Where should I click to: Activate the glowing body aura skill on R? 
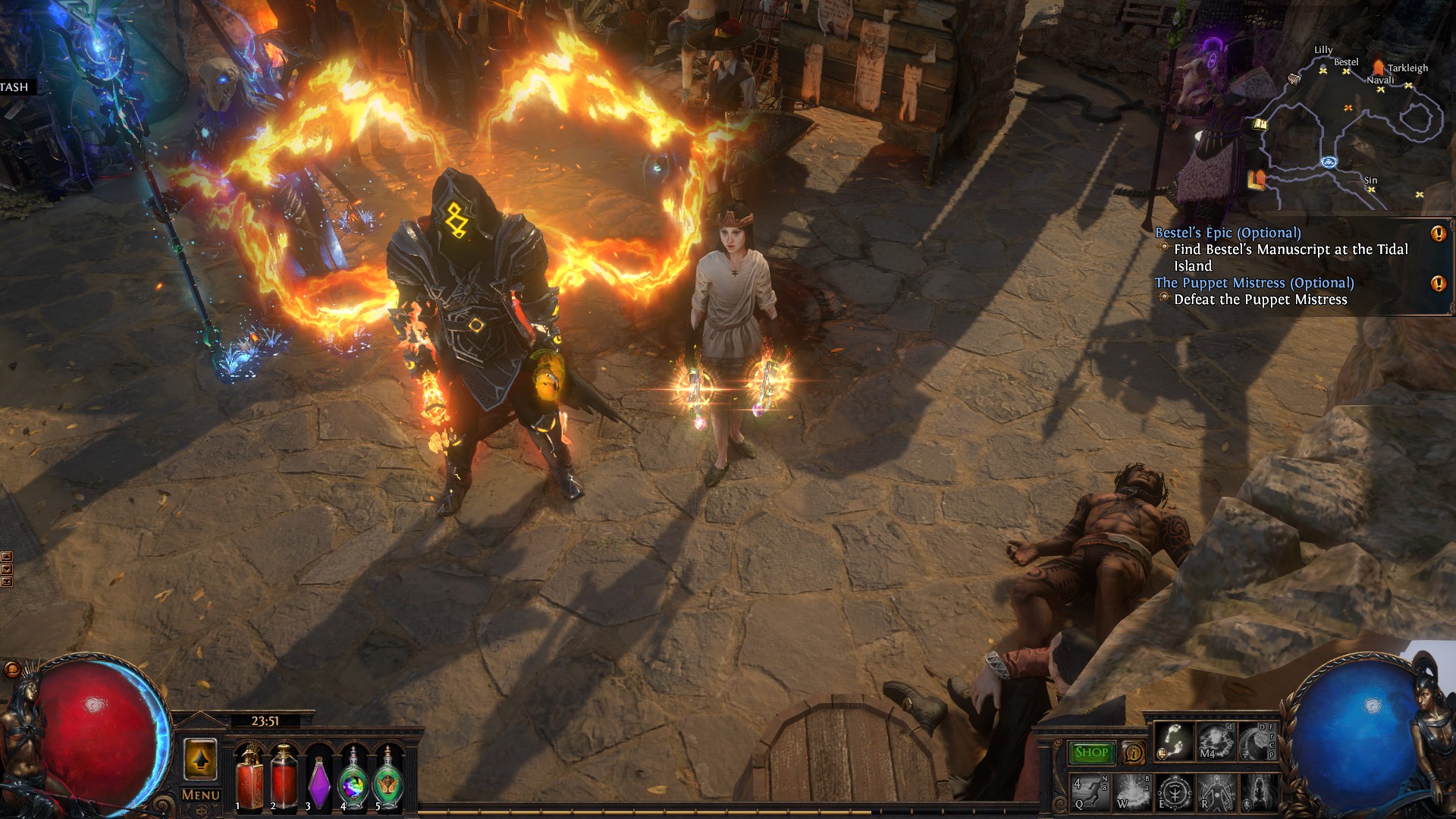pyautogui.click(x=1216, y=792)
